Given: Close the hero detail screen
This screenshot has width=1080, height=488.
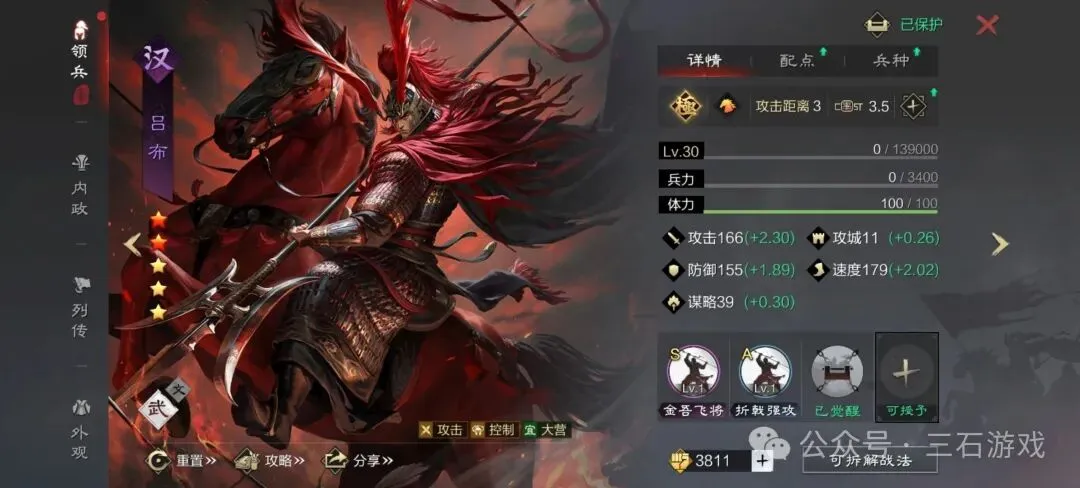Looking at the screenshot, I should click(x=986, y=25).
